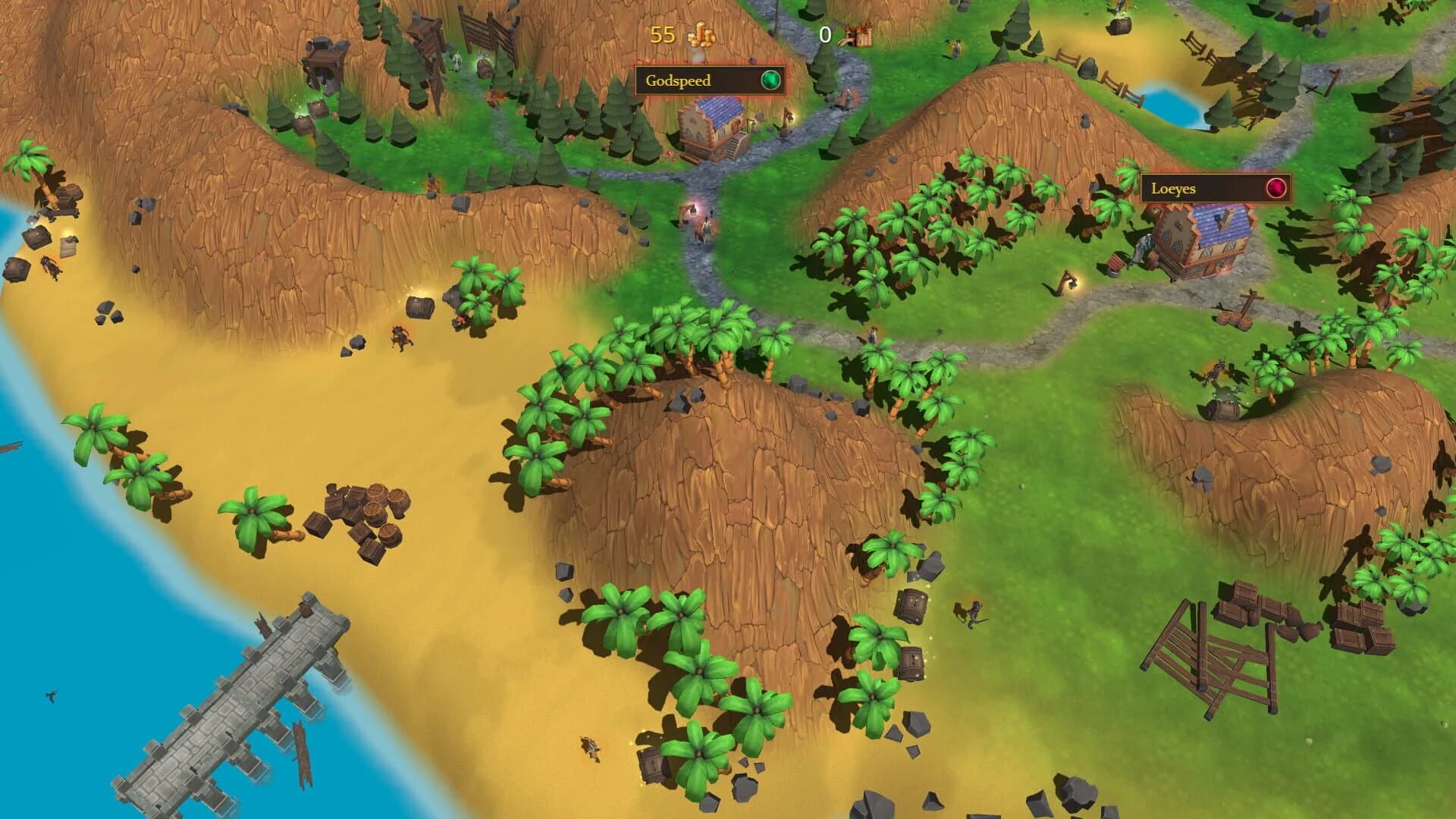Viewport: 1456px width, 819px height.
Task: Expand the Loeyes town banner
Action: 1217,189
